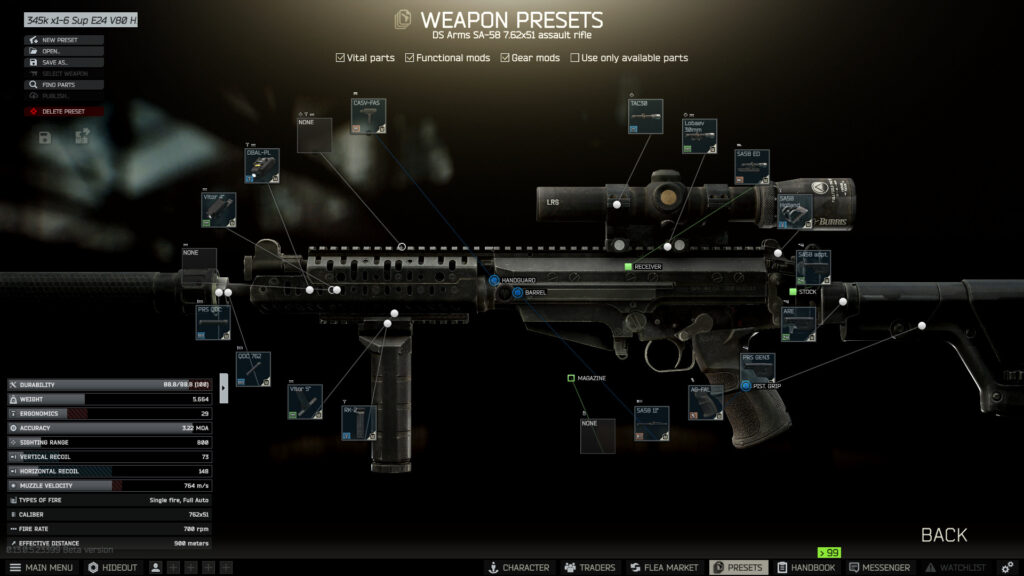Choose Save As for this preset
This screenshot has height=576, width=1024.
click(55, 62)
